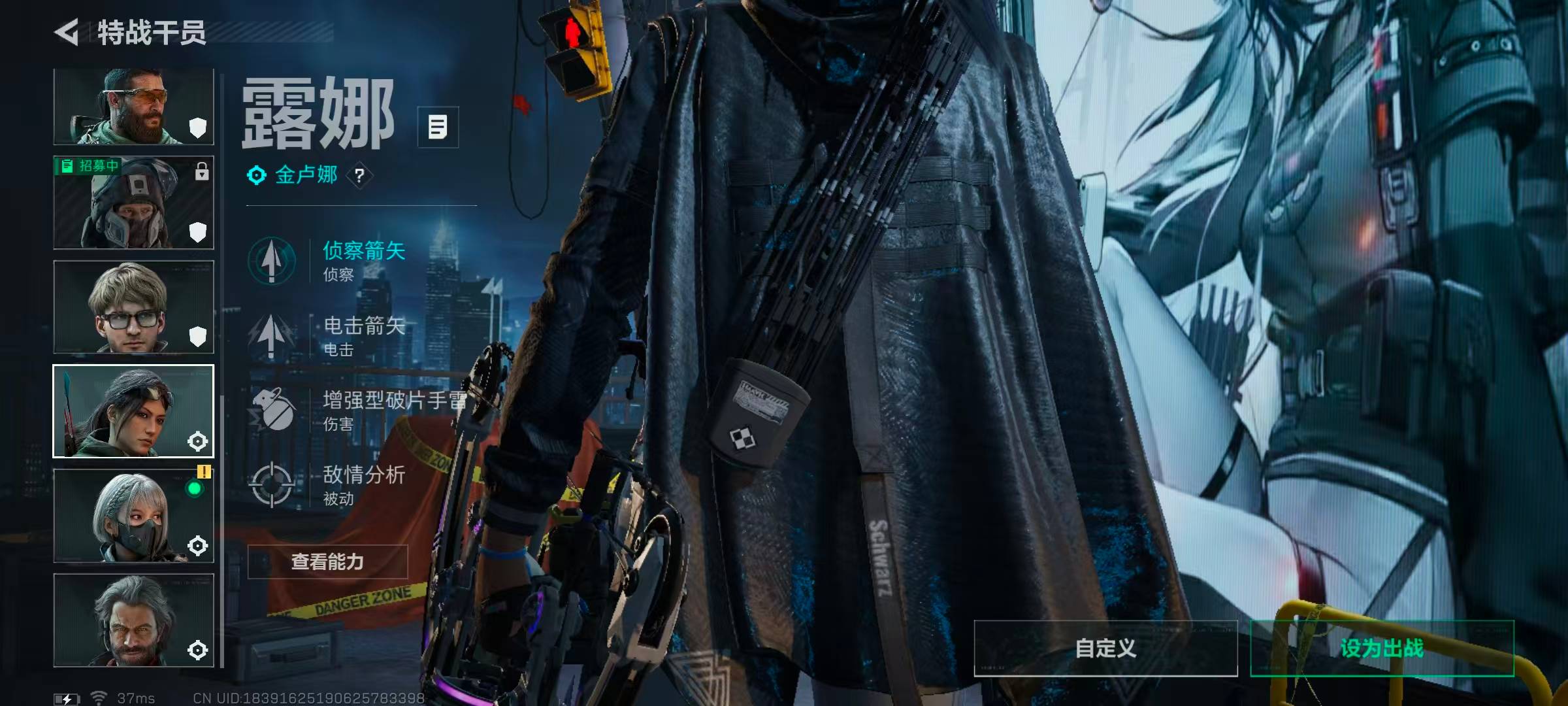Pick the silver-haired masked operator portrait
1568x706 pixels.
click(x=133, y=516)
